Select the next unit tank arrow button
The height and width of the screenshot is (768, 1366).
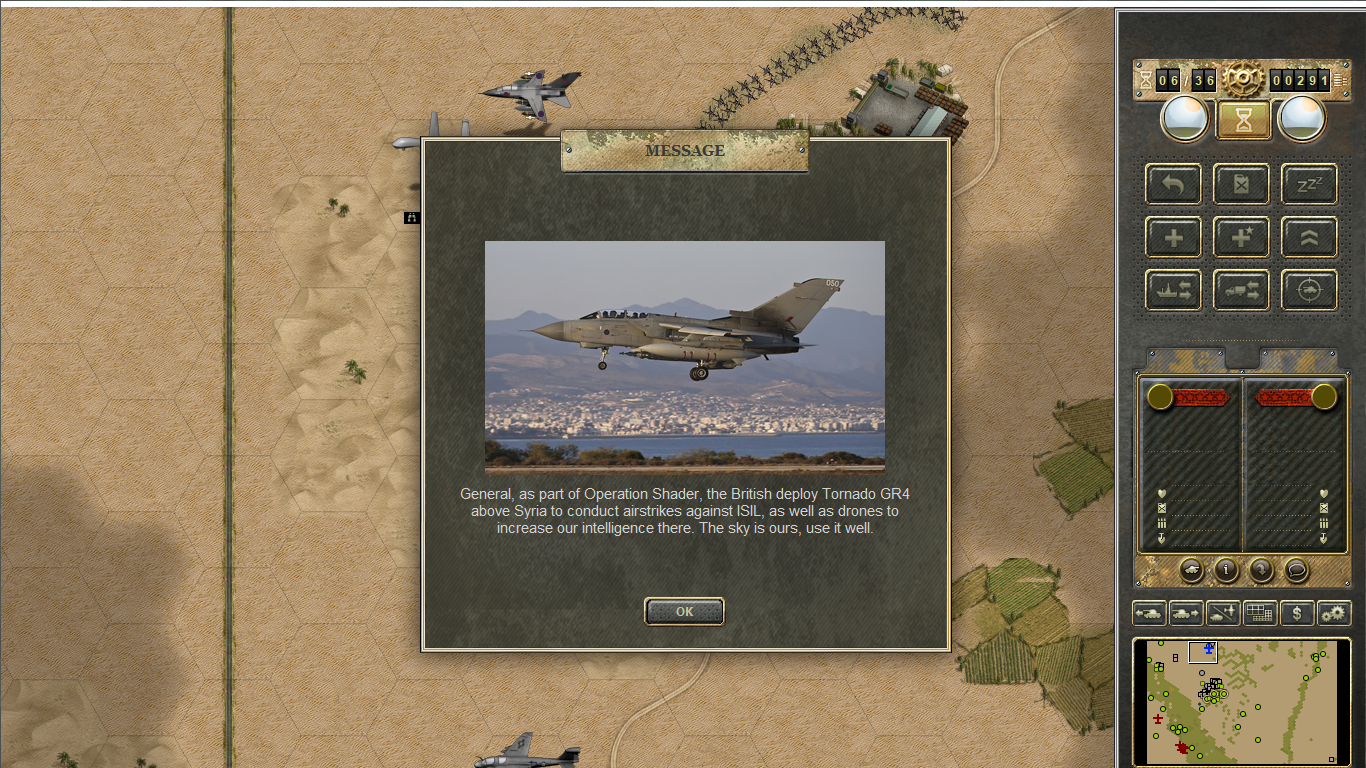[1186, 613]
